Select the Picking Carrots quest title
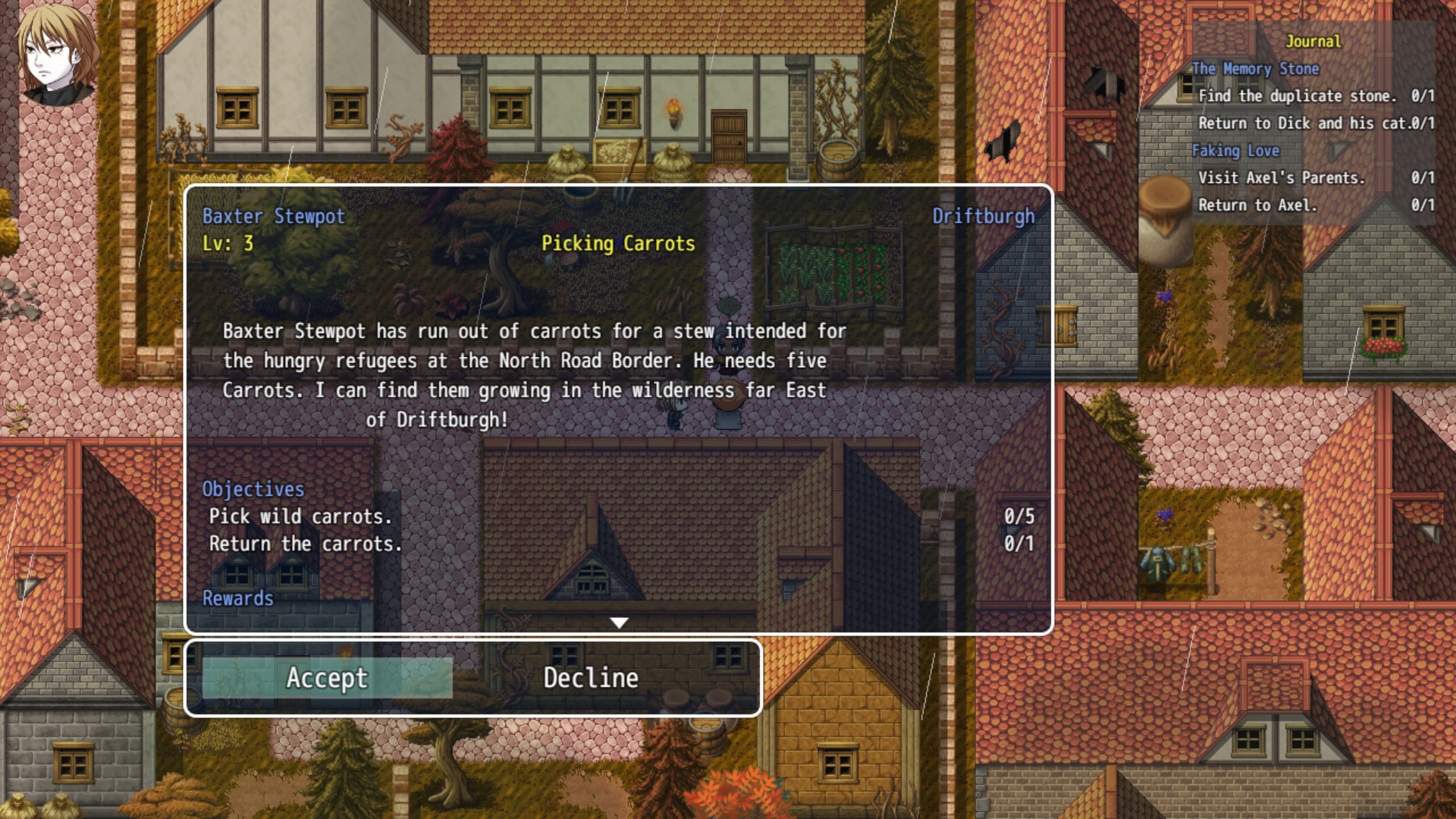 [x=618, y=244]
